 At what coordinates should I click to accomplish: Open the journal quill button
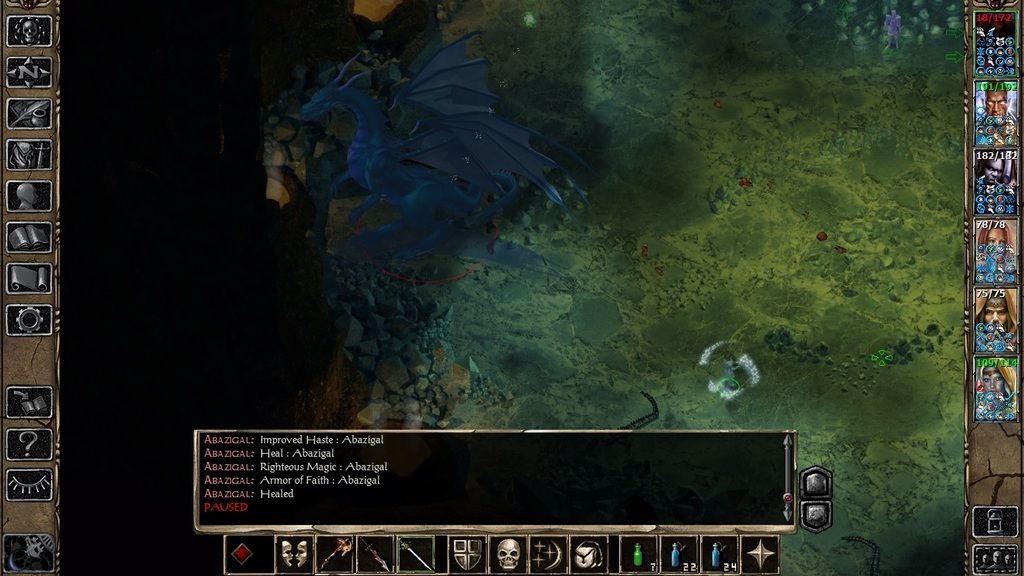pyautogui.click(x=29, y=113)
